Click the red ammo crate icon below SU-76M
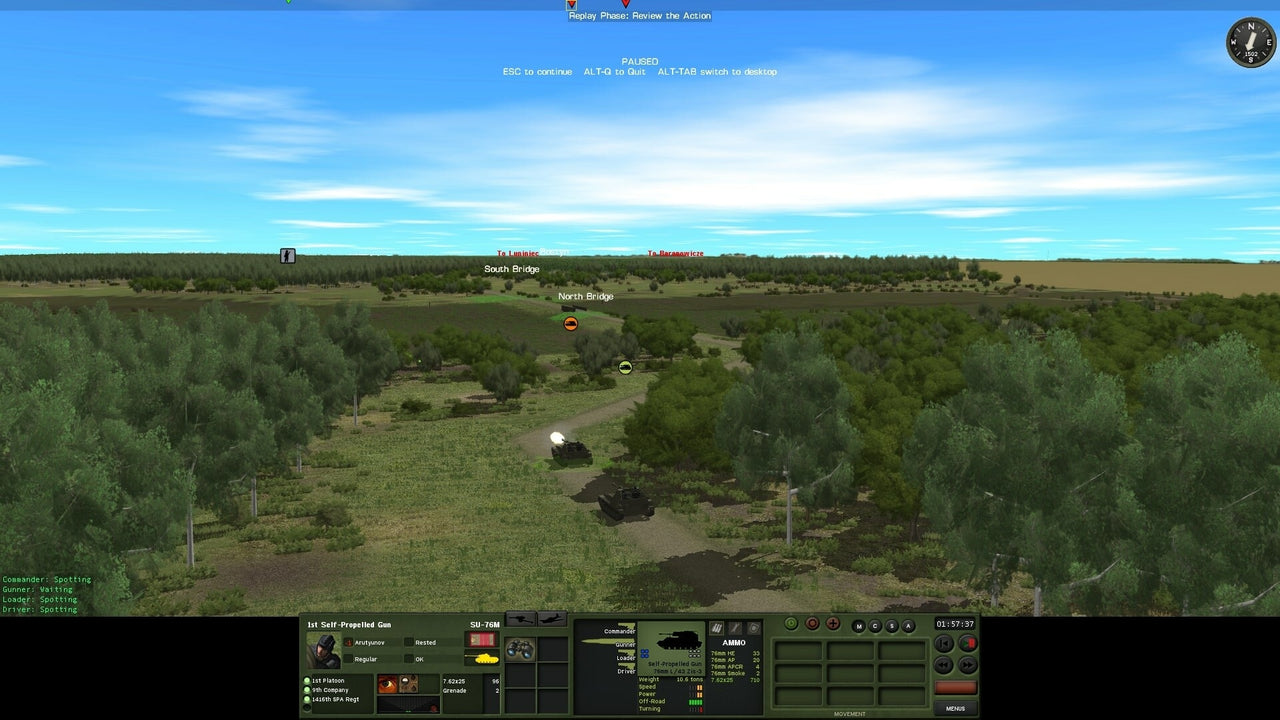This screenshot has height=720, width=1280. [482, 638]
